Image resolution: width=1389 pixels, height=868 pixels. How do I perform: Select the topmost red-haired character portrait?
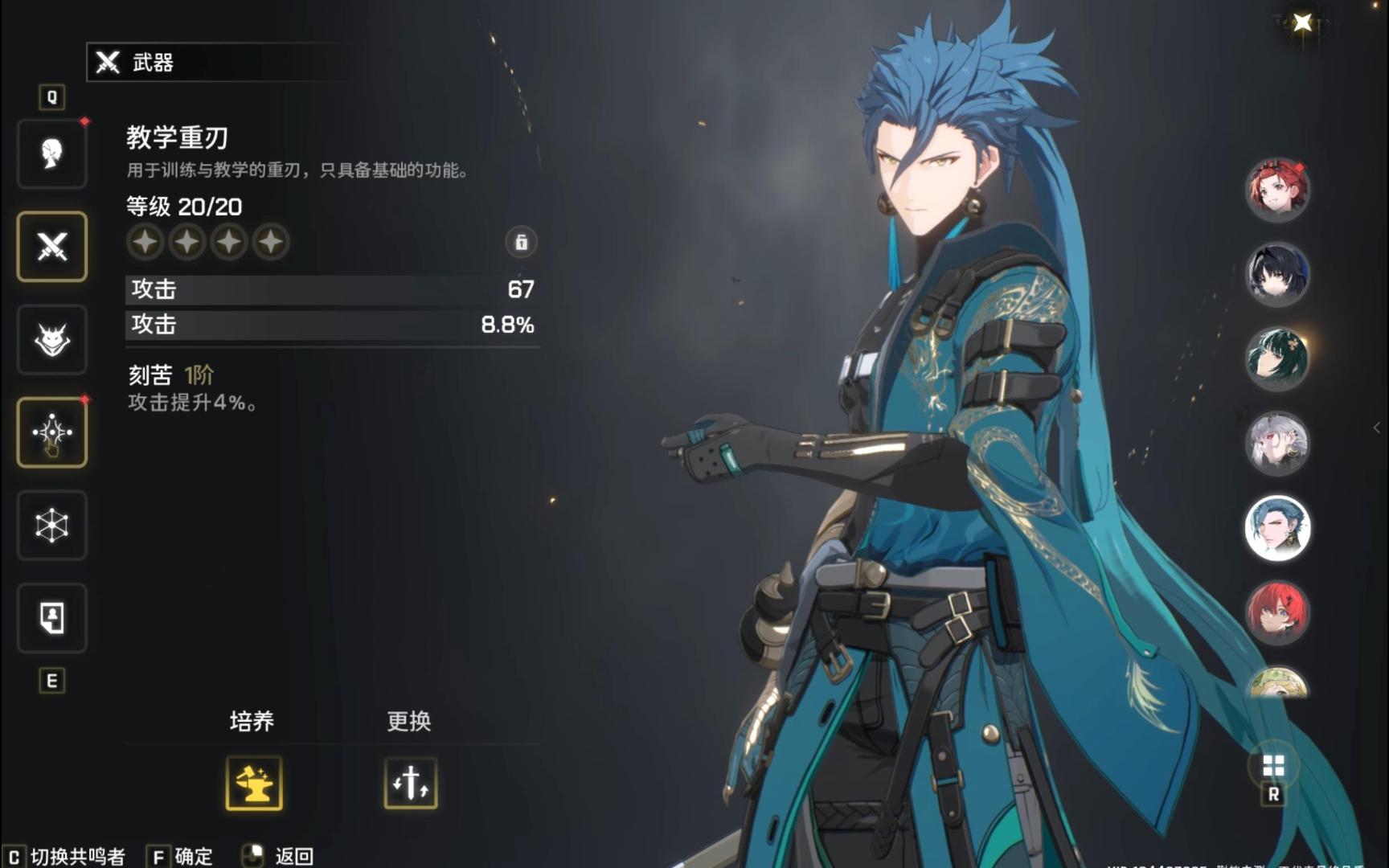click(1278, 189)
